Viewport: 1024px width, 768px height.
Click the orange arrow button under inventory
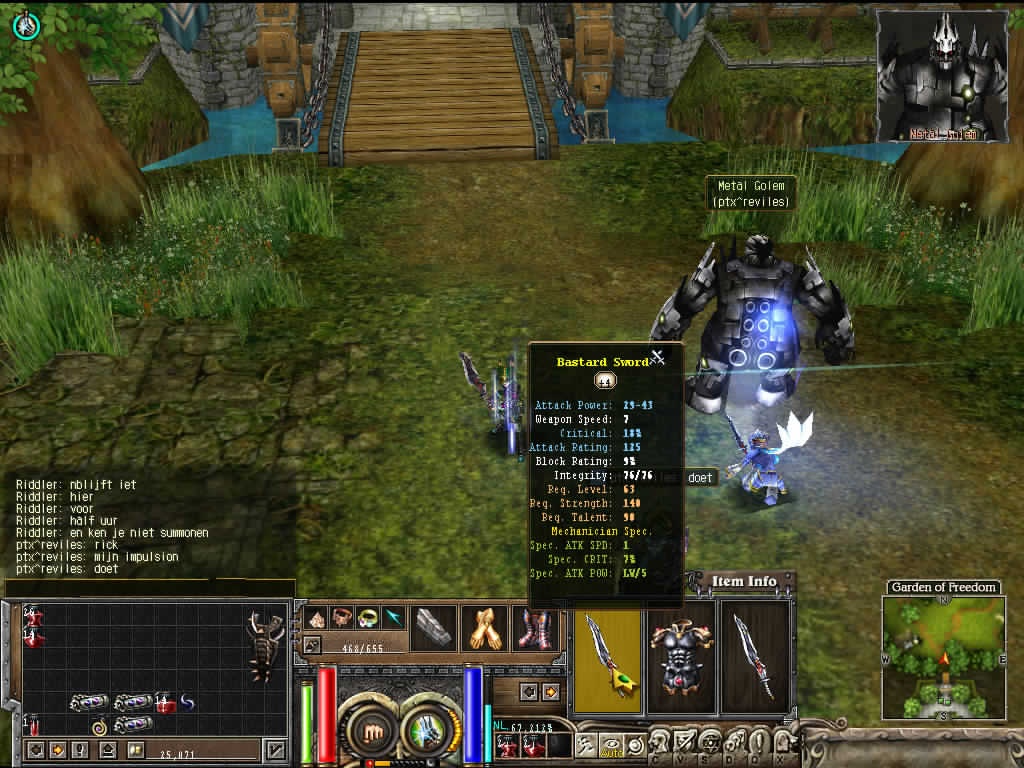coord(58,749)
